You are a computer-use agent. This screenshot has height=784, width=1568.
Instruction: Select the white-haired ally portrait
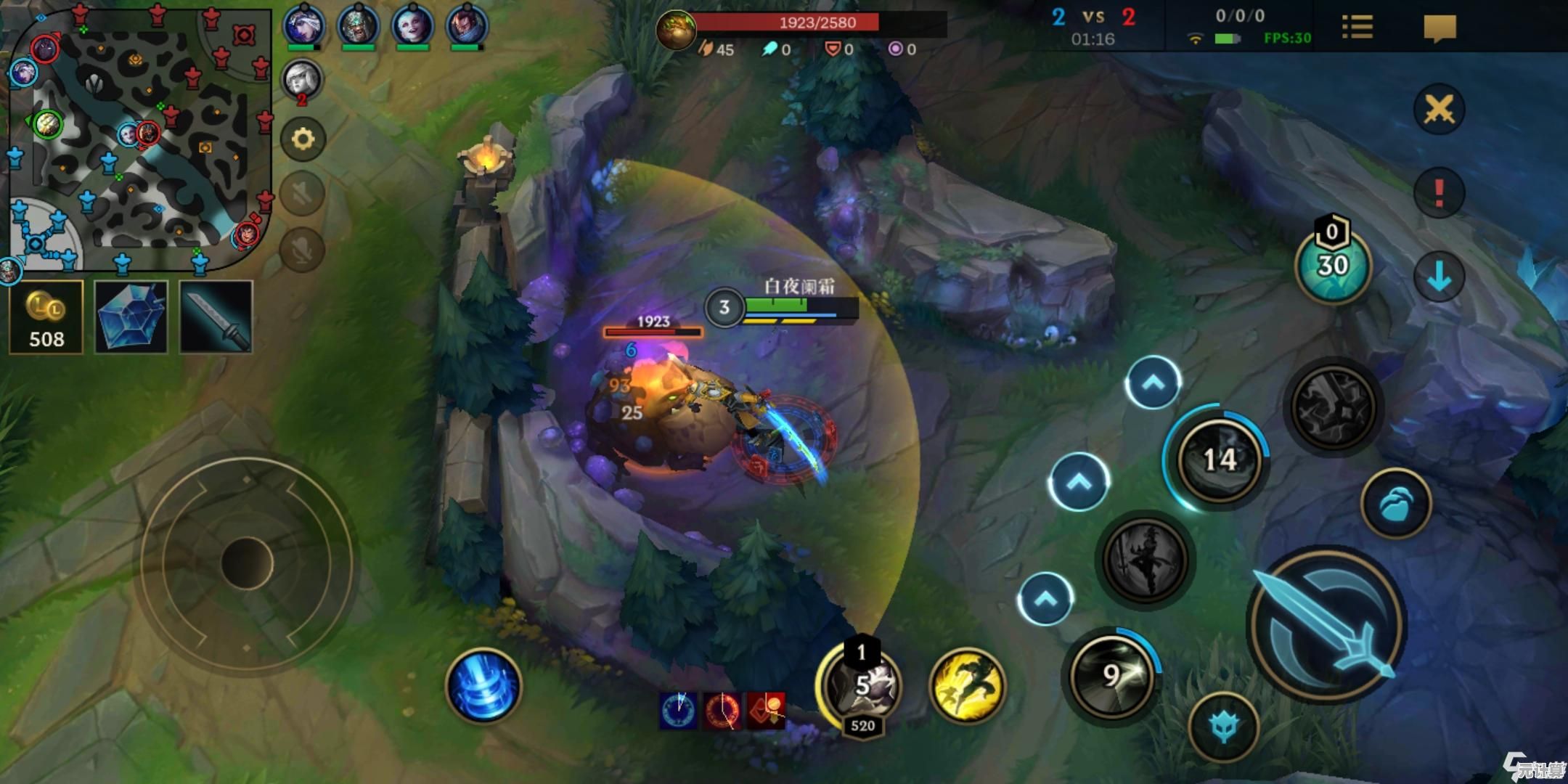[x=302, y=78]
